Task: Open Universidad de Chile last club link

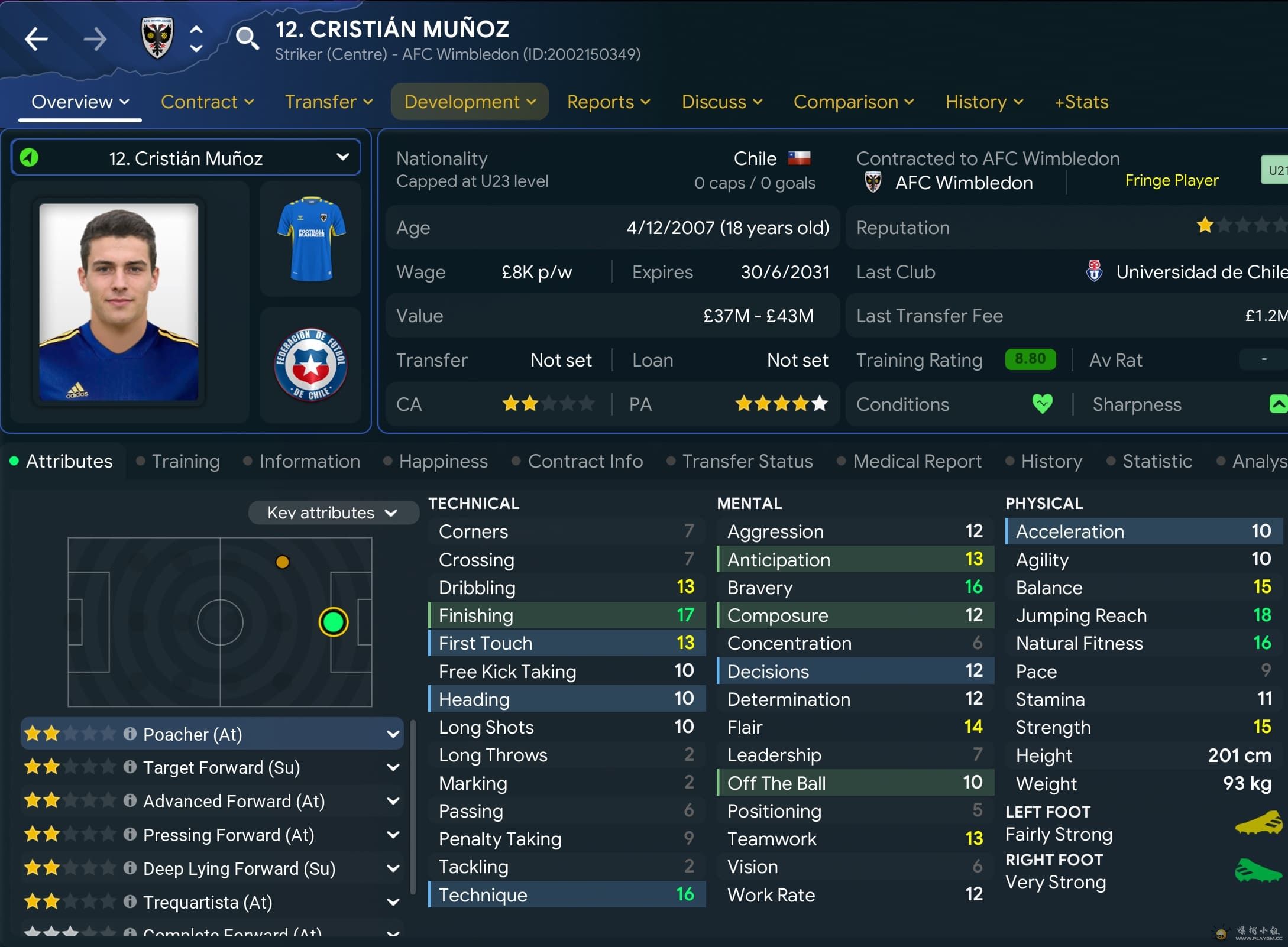Action: [x=1200, y=272]
